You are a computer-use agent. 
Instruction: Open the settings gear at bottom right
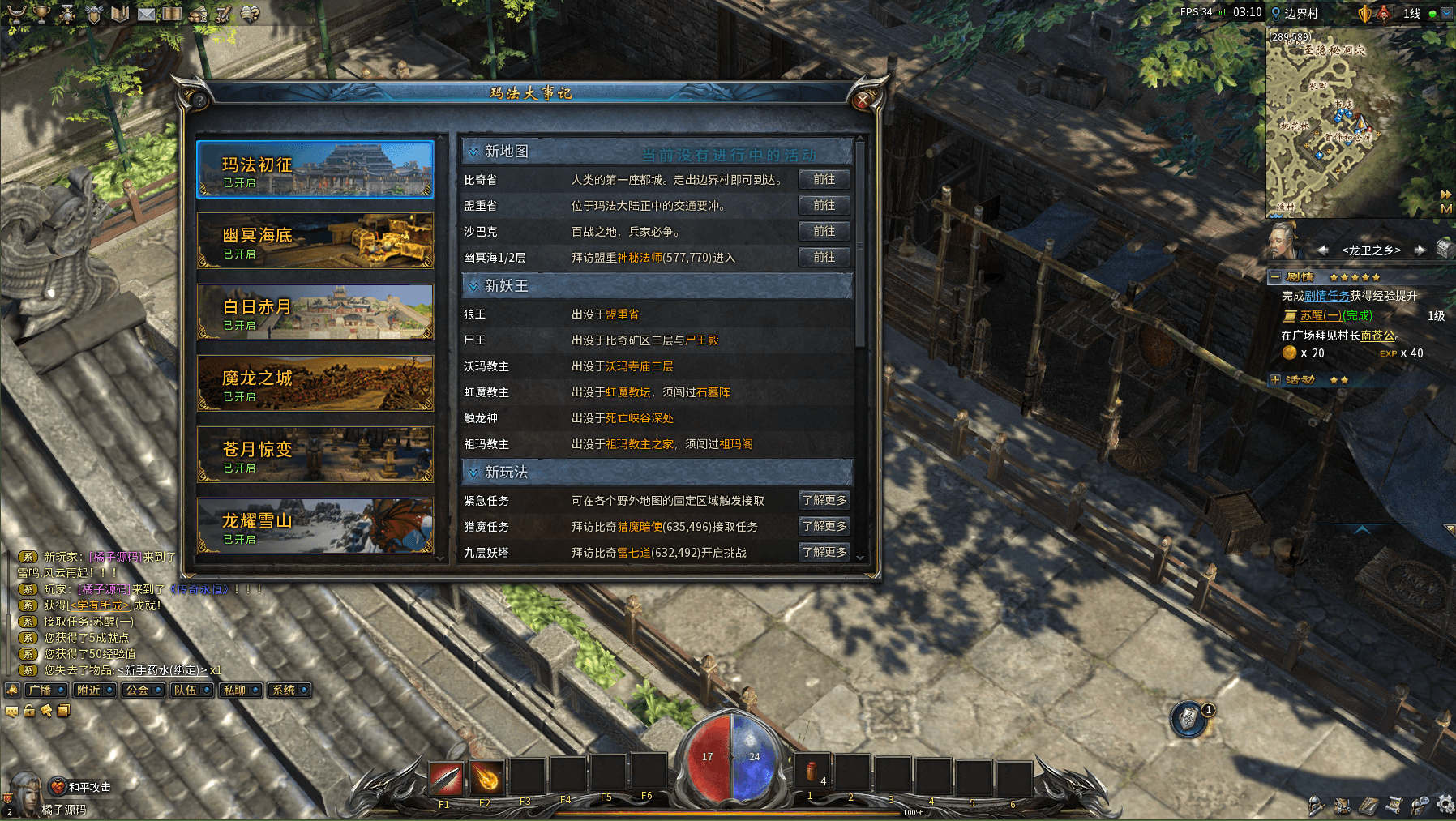1445,806
